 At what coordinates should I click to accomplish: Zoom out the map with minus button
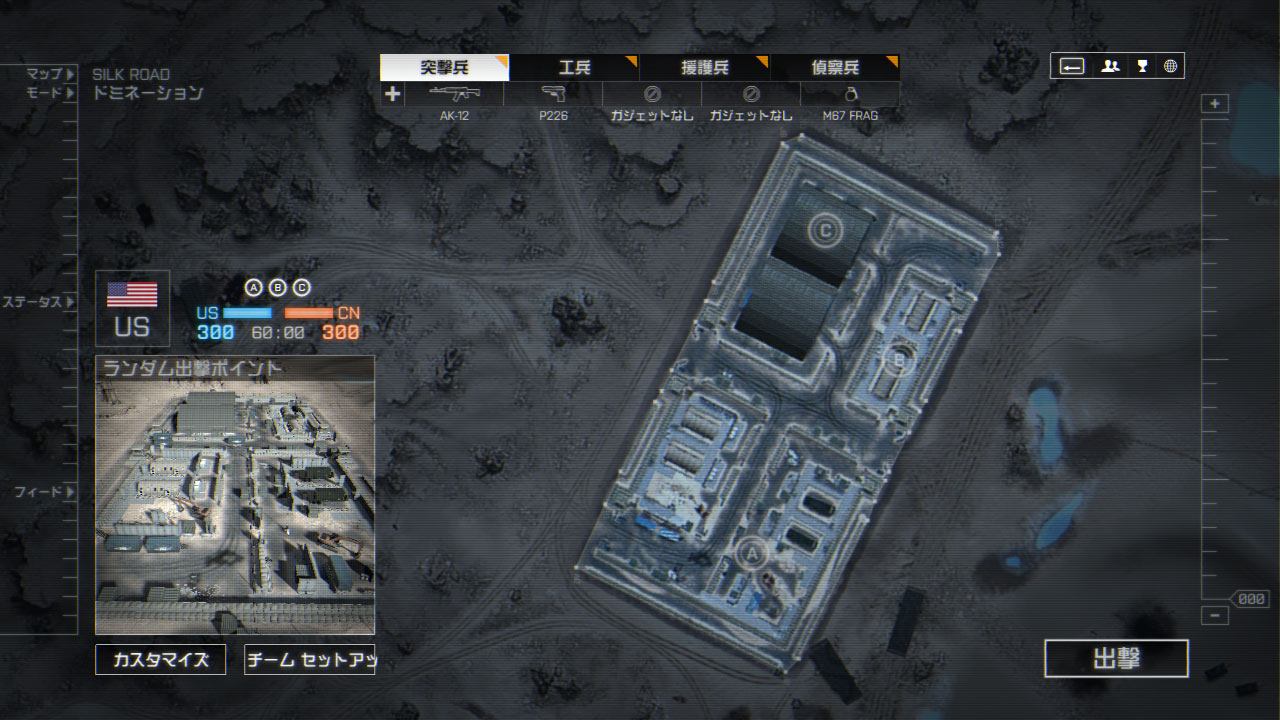click(x=1215, y=616)
